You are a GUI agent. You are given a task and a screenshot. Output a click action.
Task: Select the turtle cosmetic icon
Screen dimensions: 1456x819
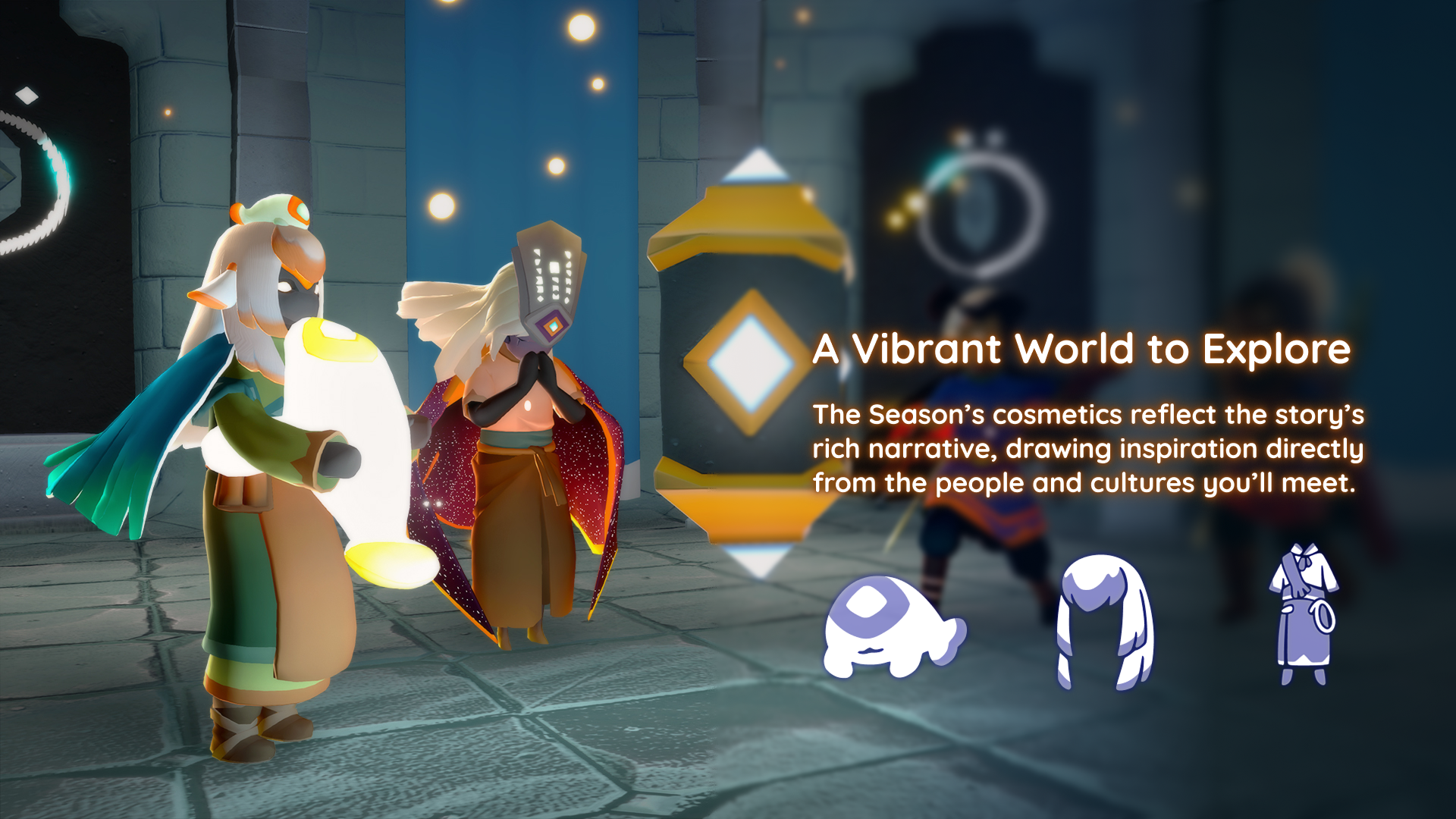click(893, 626)
